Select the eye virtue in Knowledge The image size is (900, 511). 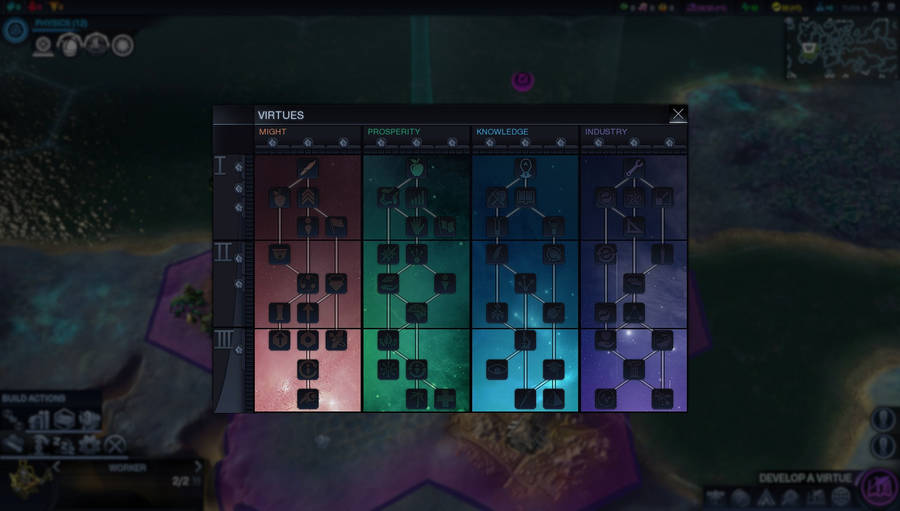click(x=497, y=369)
